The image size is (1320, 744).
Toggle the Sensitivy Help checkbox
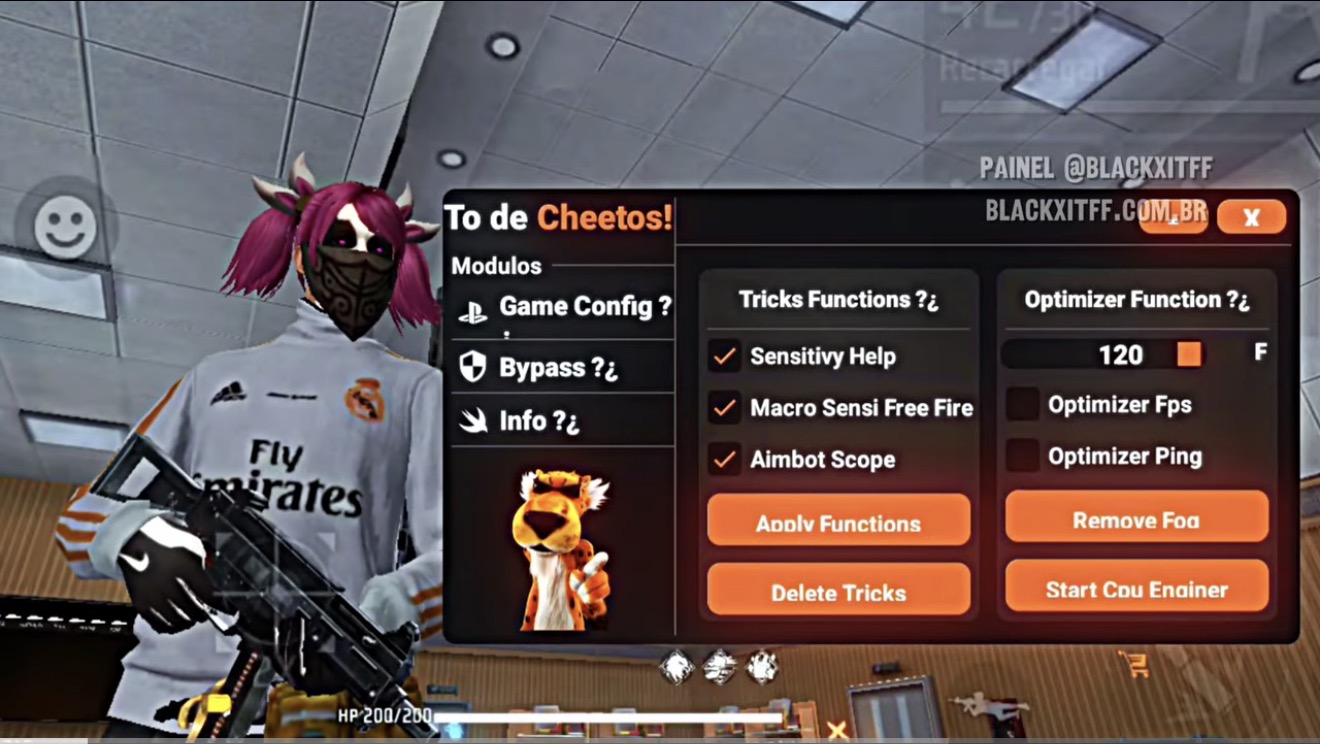tap(724, 356)
